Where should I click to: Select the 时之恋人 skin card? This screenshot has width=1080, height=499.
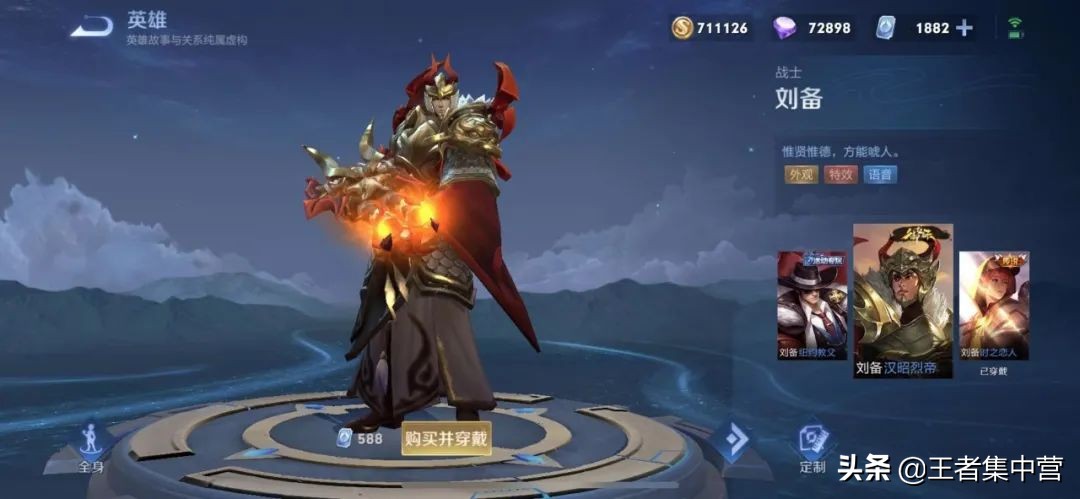tap(994, 304)
